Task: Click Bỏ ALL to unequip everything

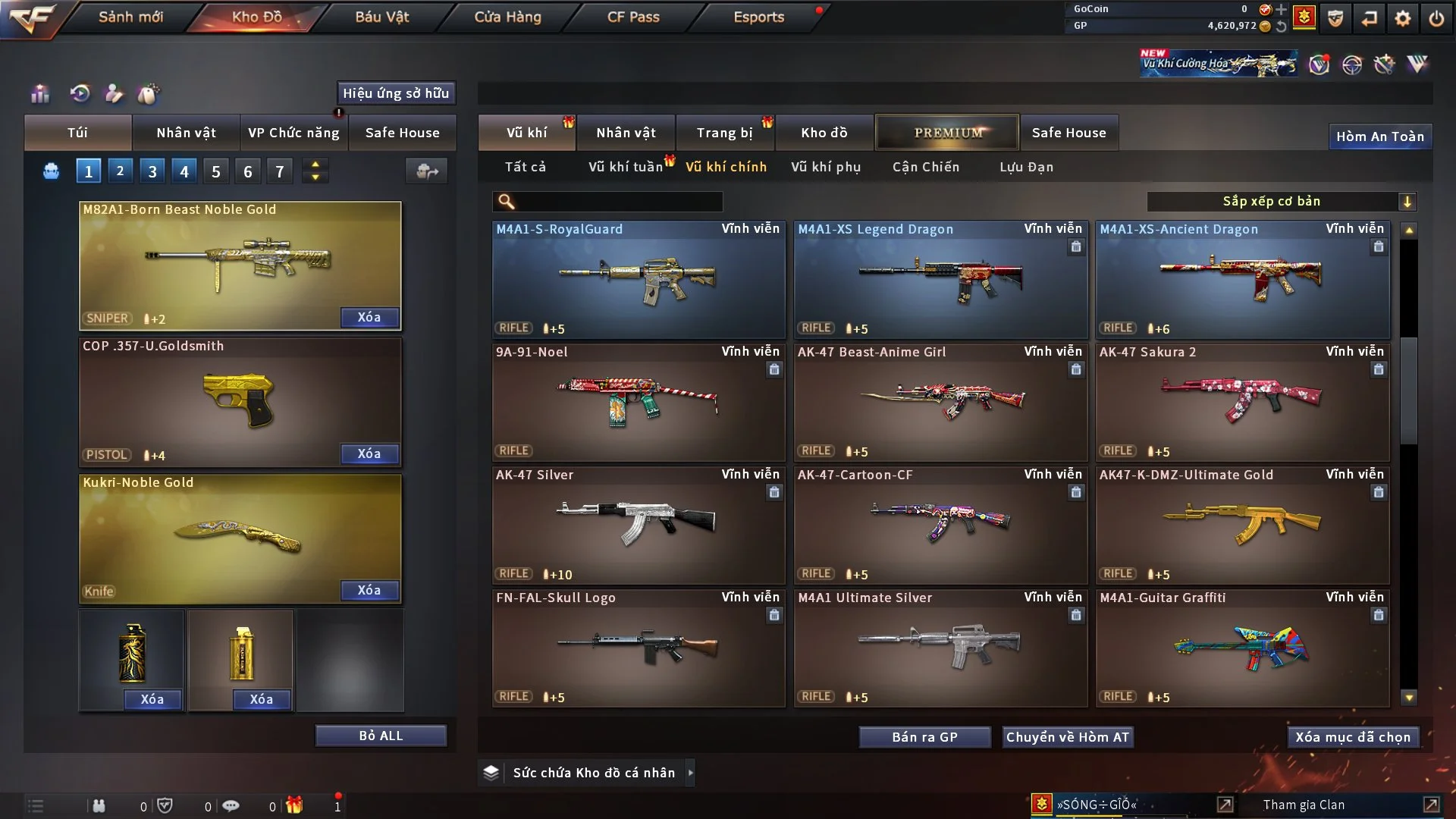Action: point(381,736)
